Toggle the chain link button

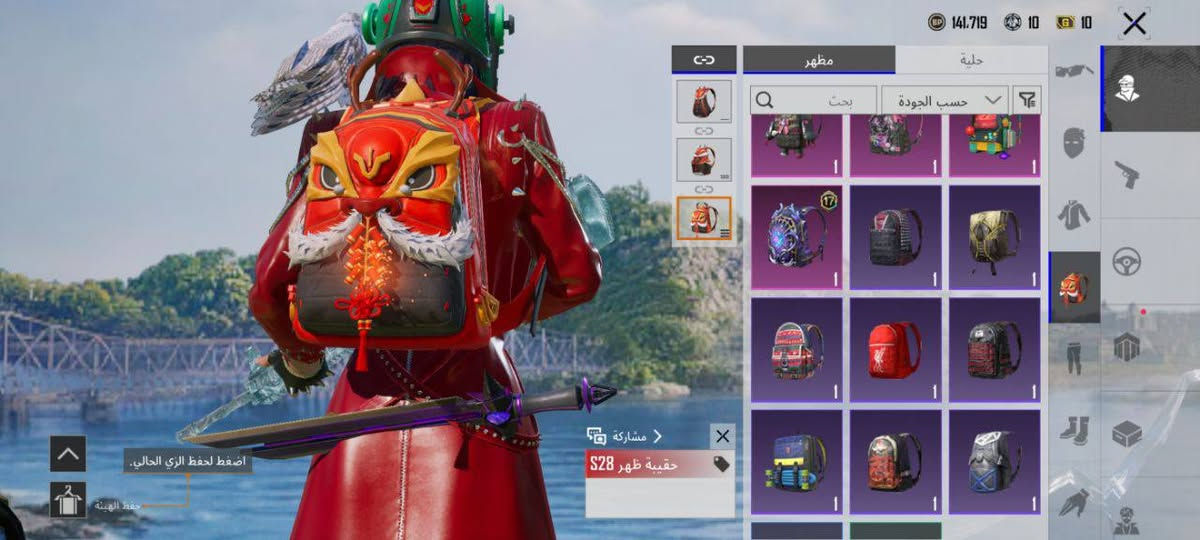pos(703,60)
